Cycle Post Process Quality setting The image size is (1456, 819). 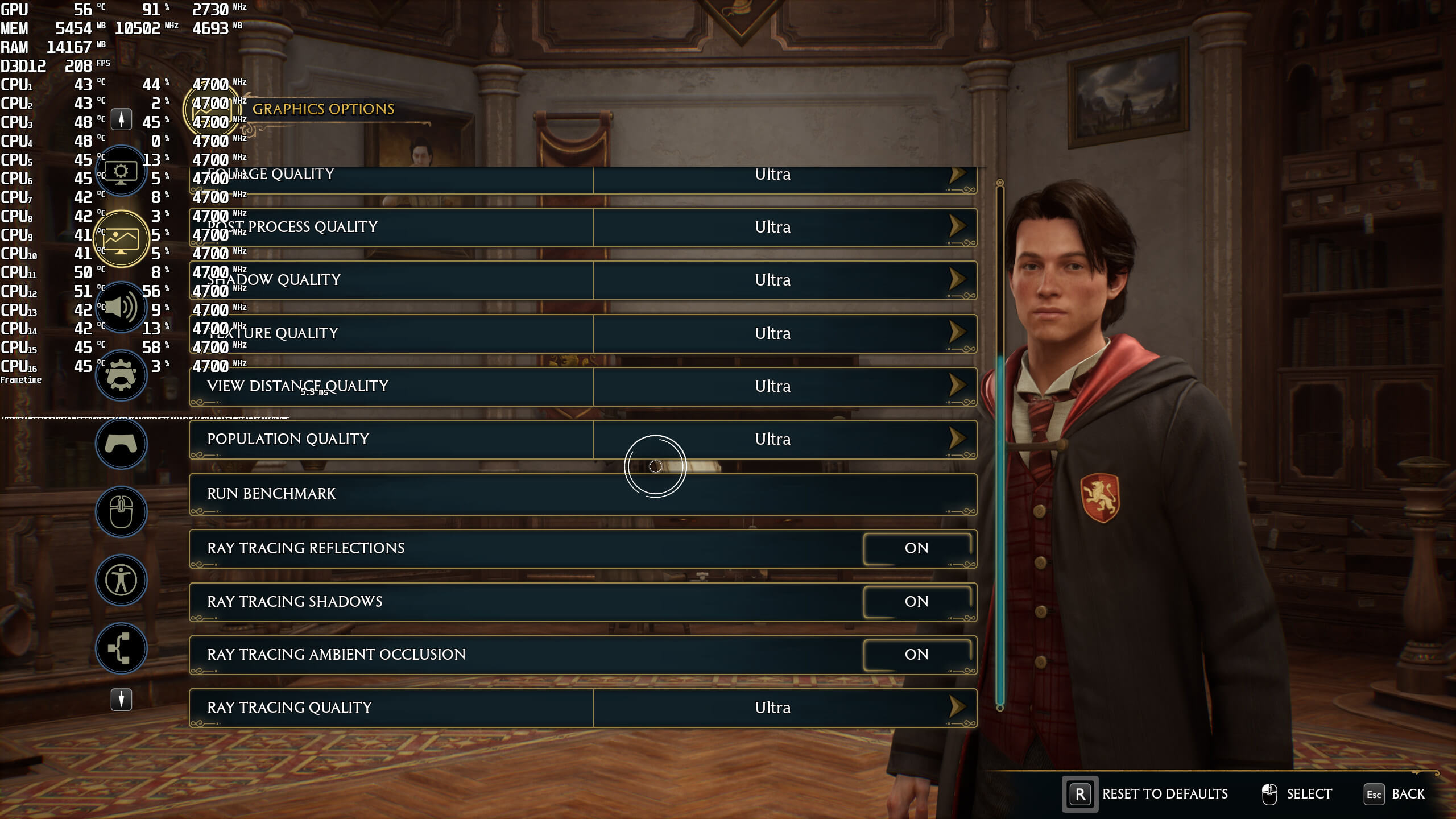coord(957,226)
